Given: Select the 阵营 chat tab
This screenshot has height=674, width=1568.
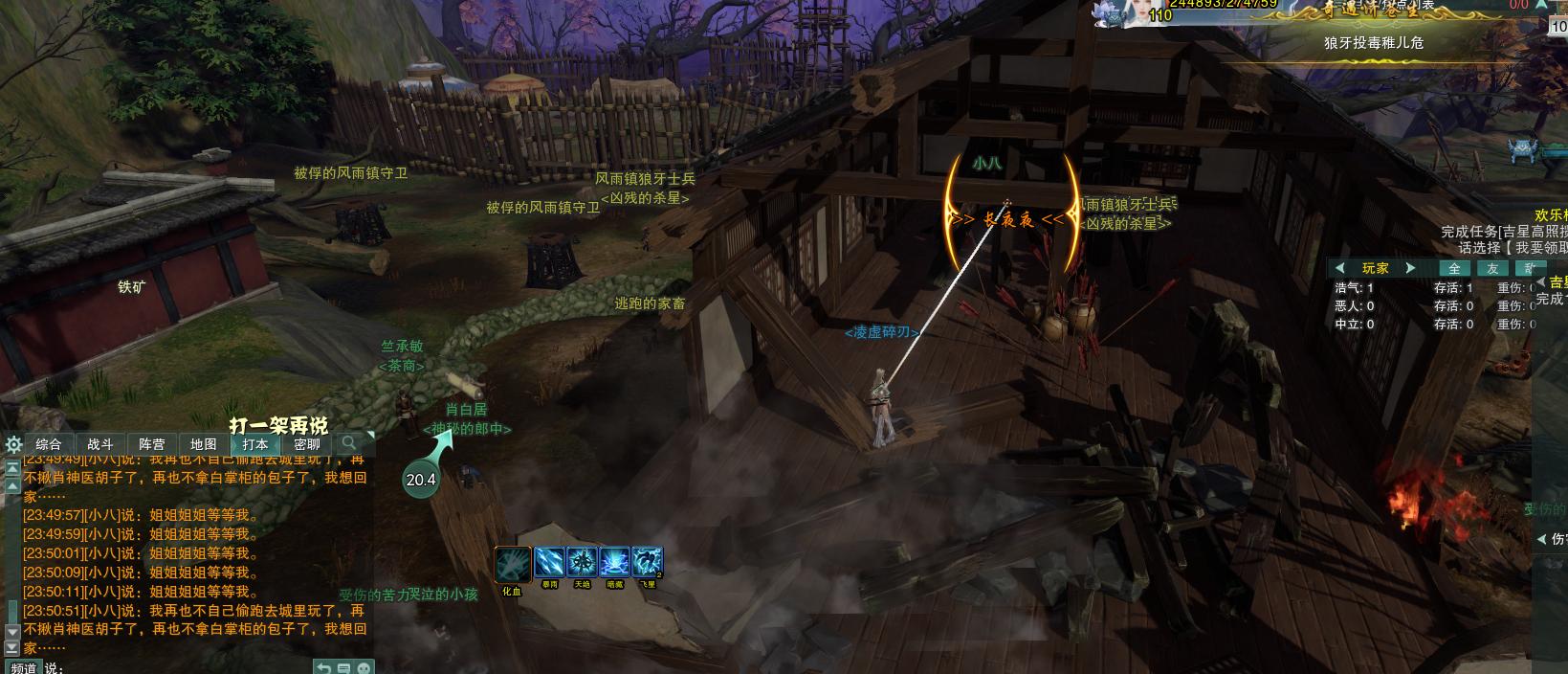Looking at the screenshot, I should (151, 444).
